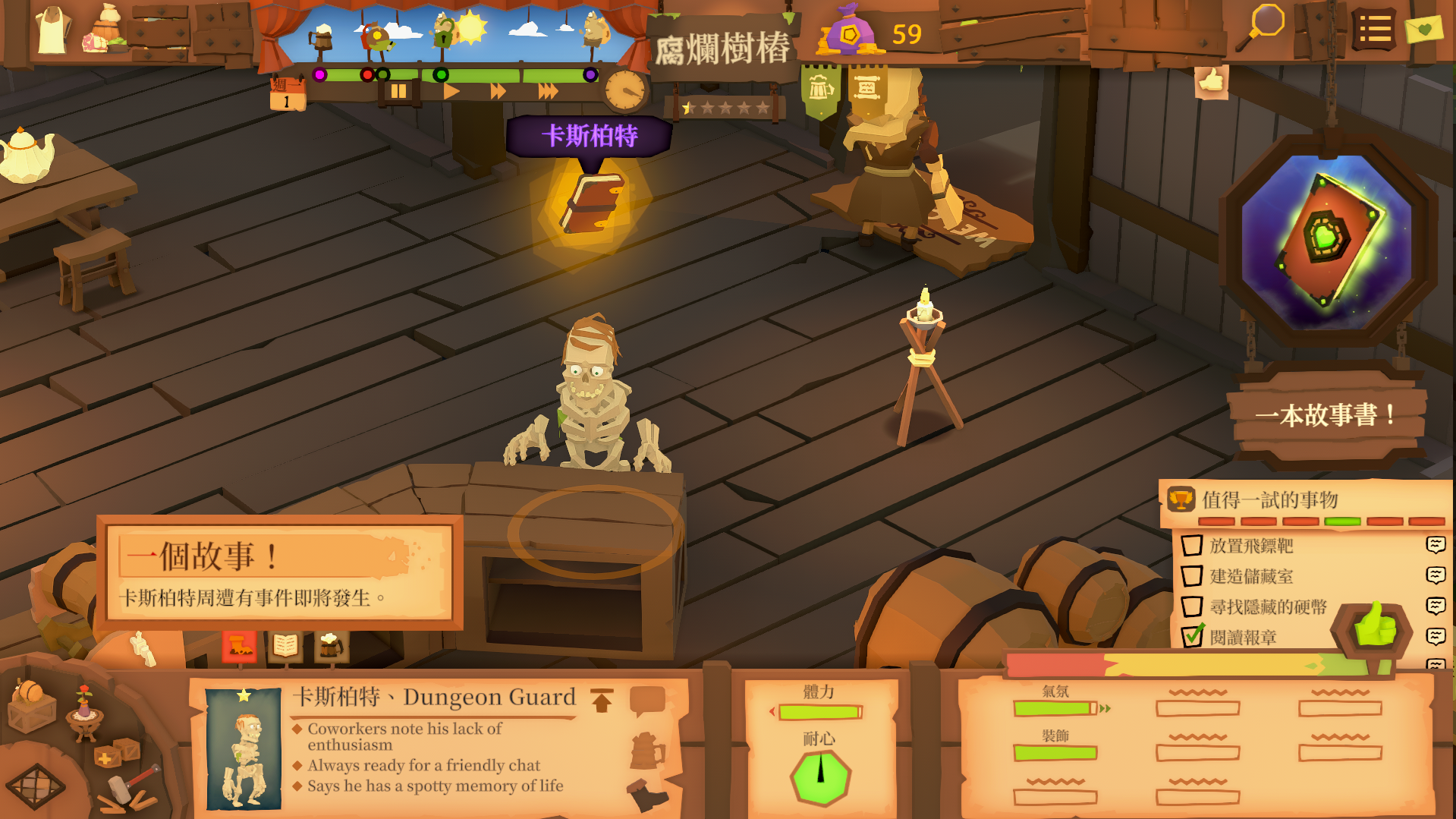
Task: Set time to double fast-forward speed
Action: [498, 92]
